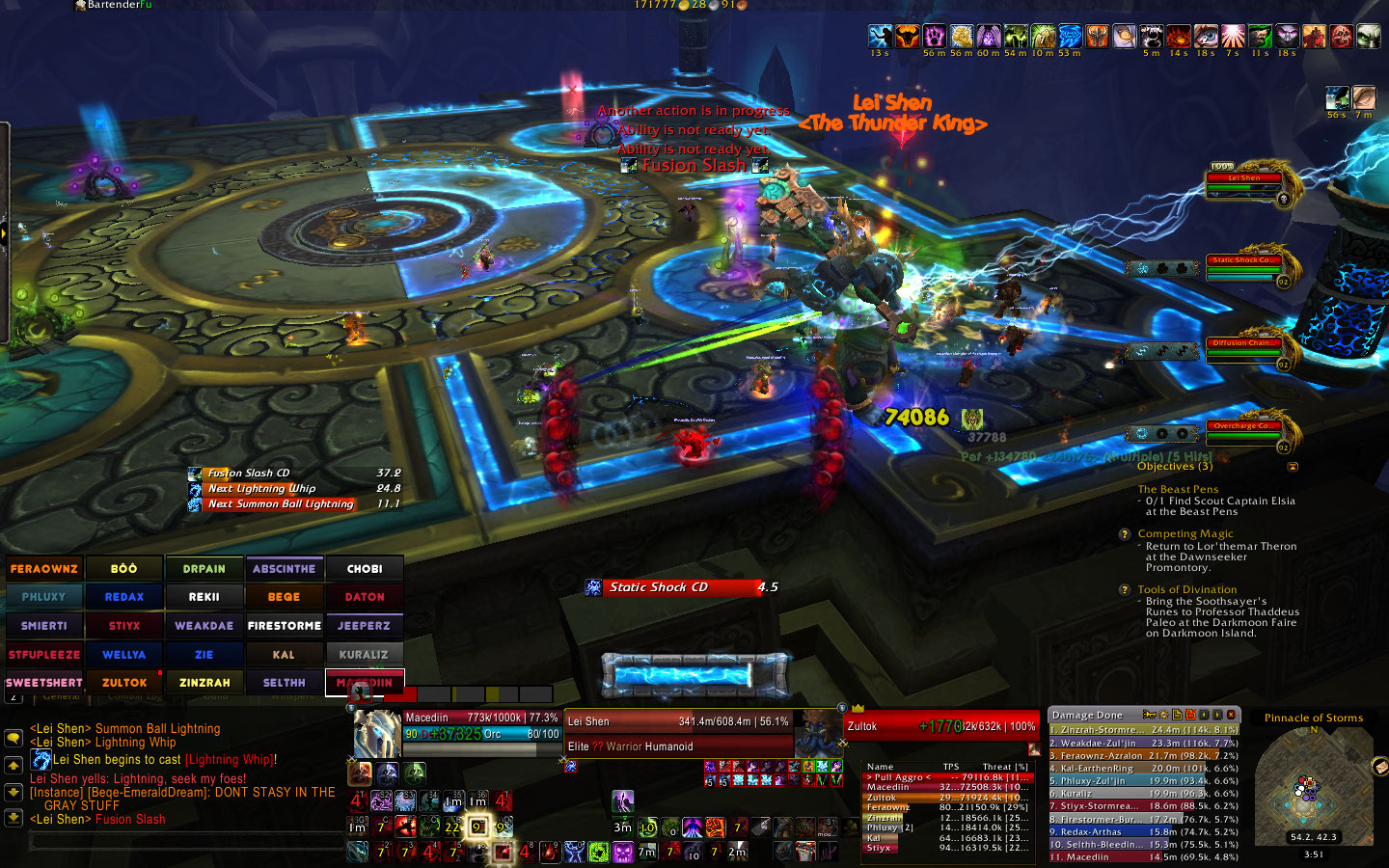Viewport: 1389px width, 868px height.
Task: Open the Tools of Divination quest entry
Action: click(x=1186, y=589)
